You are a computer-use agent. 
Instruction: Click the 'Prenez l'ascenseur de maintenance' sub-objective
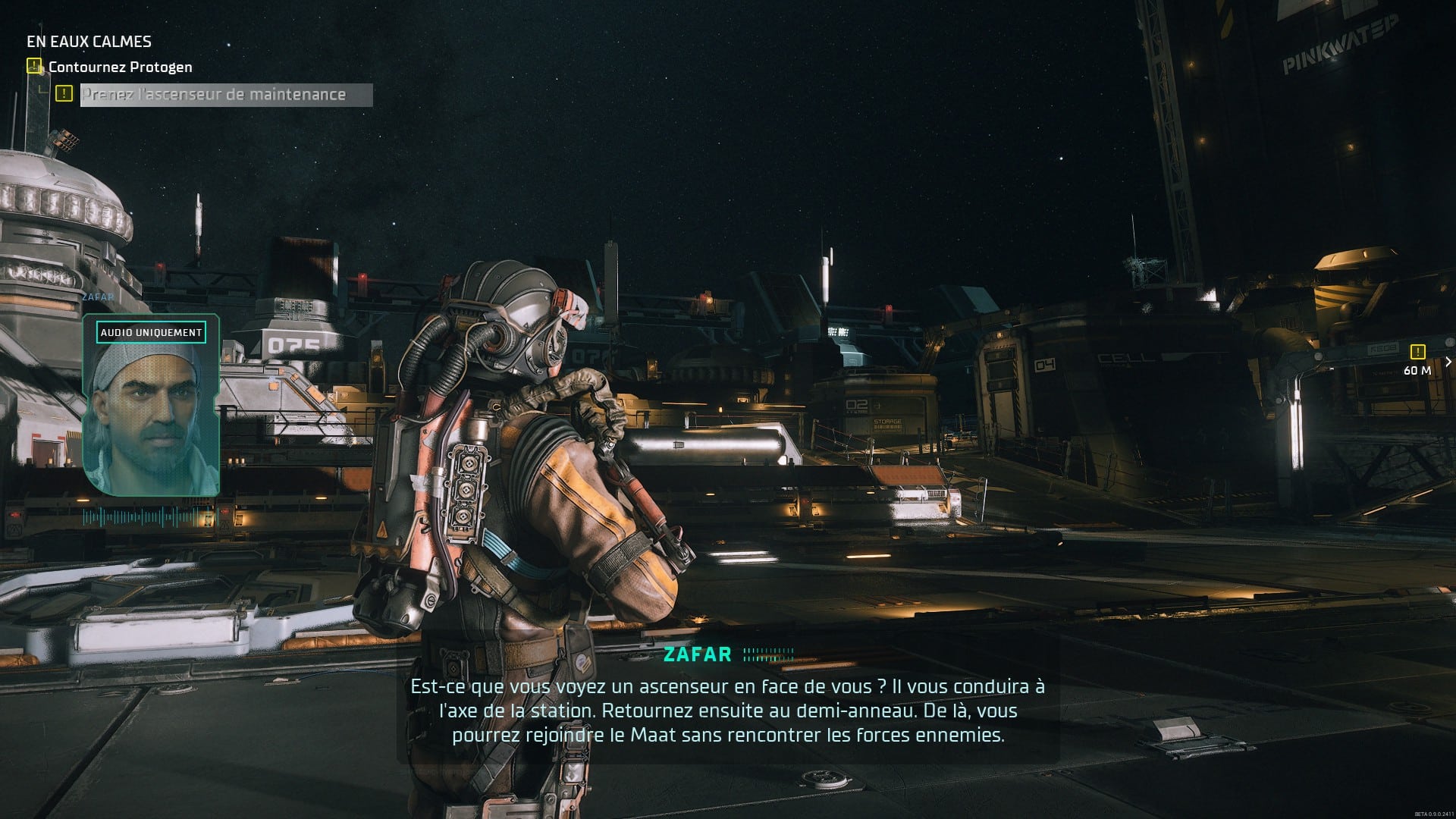215,95
